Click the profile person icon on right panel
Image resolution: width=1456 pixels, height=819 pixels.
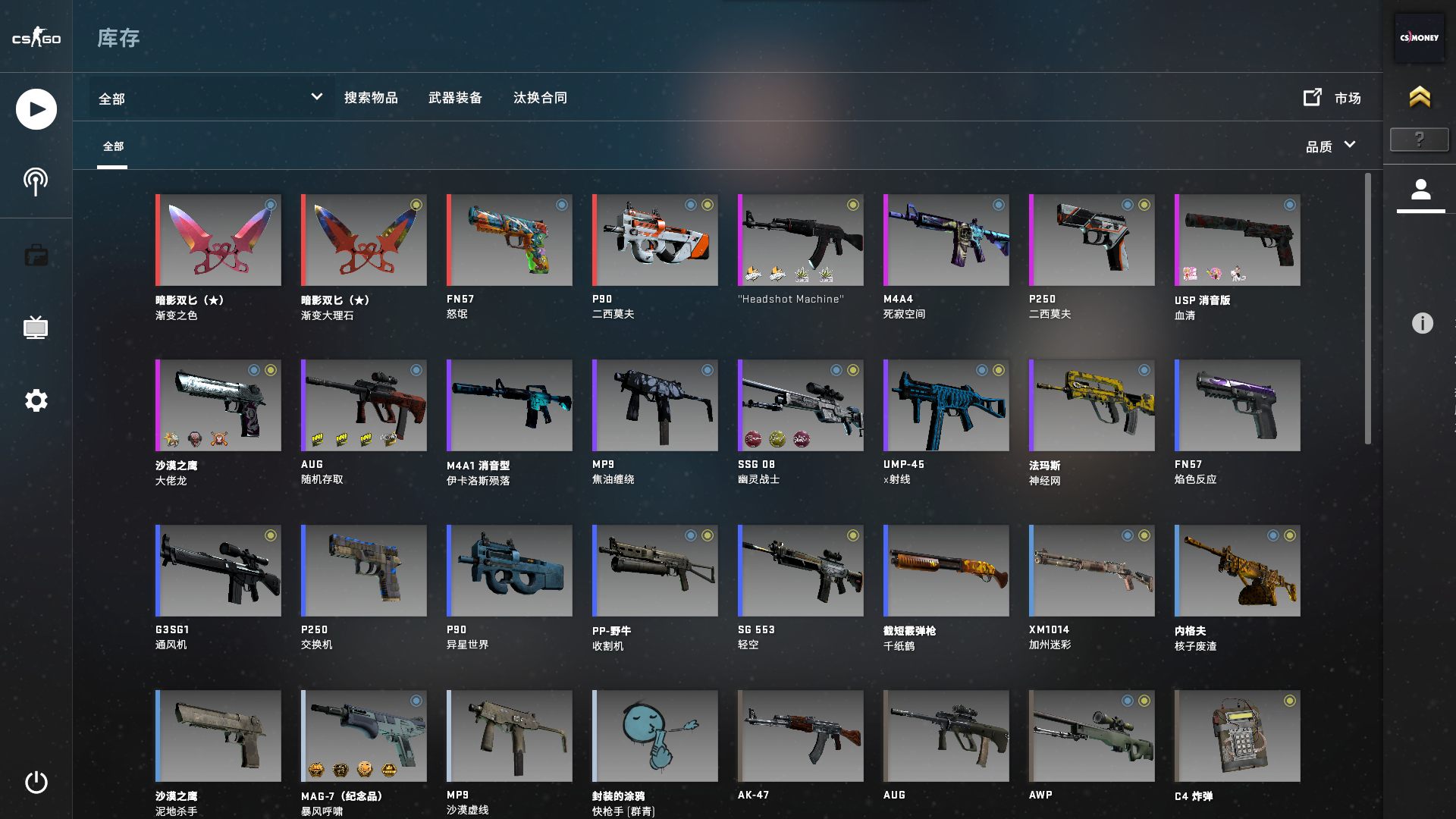(x=1421, y=187)
